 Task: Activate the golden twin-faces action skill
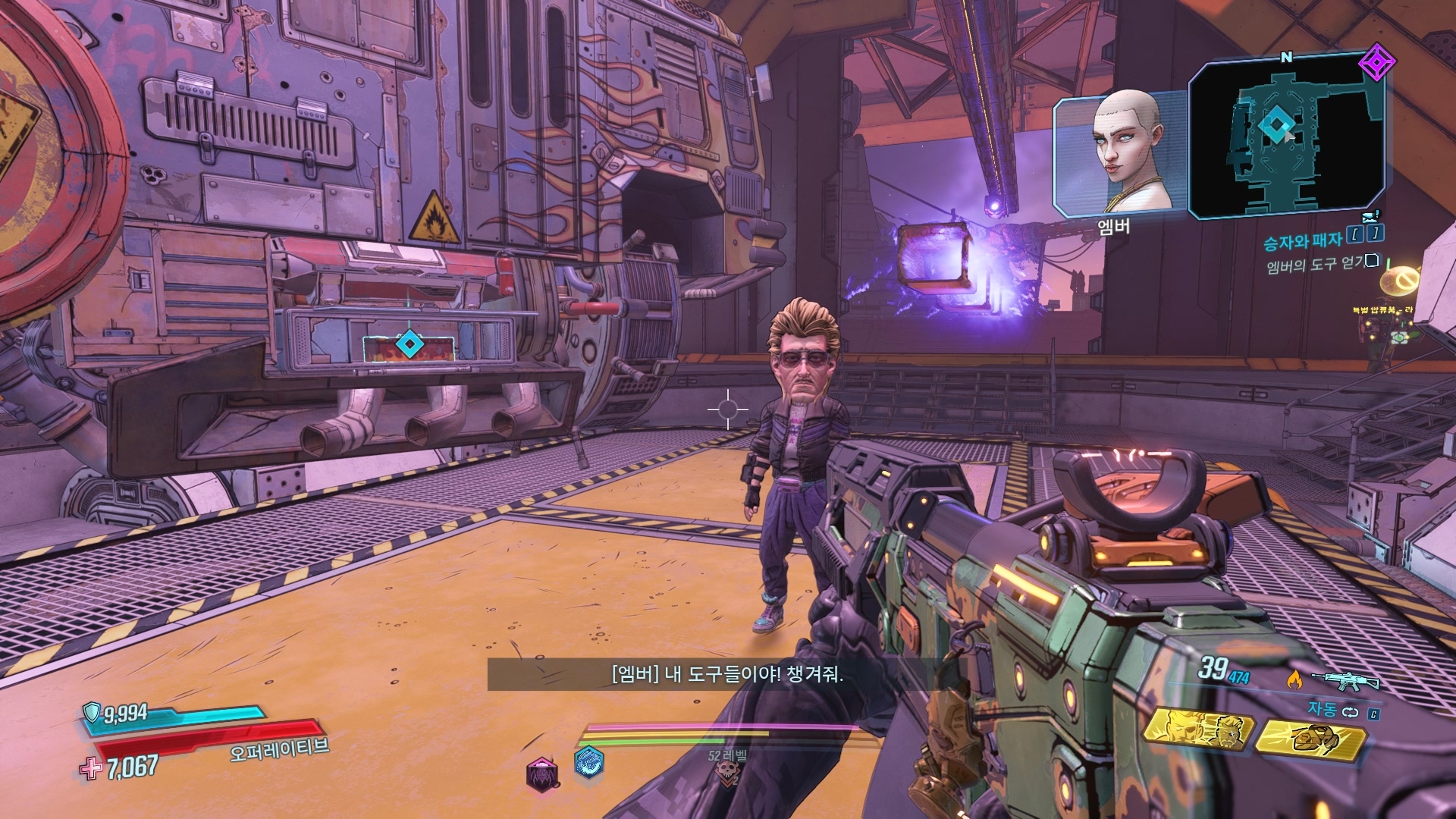click(x=1196, y=731)
